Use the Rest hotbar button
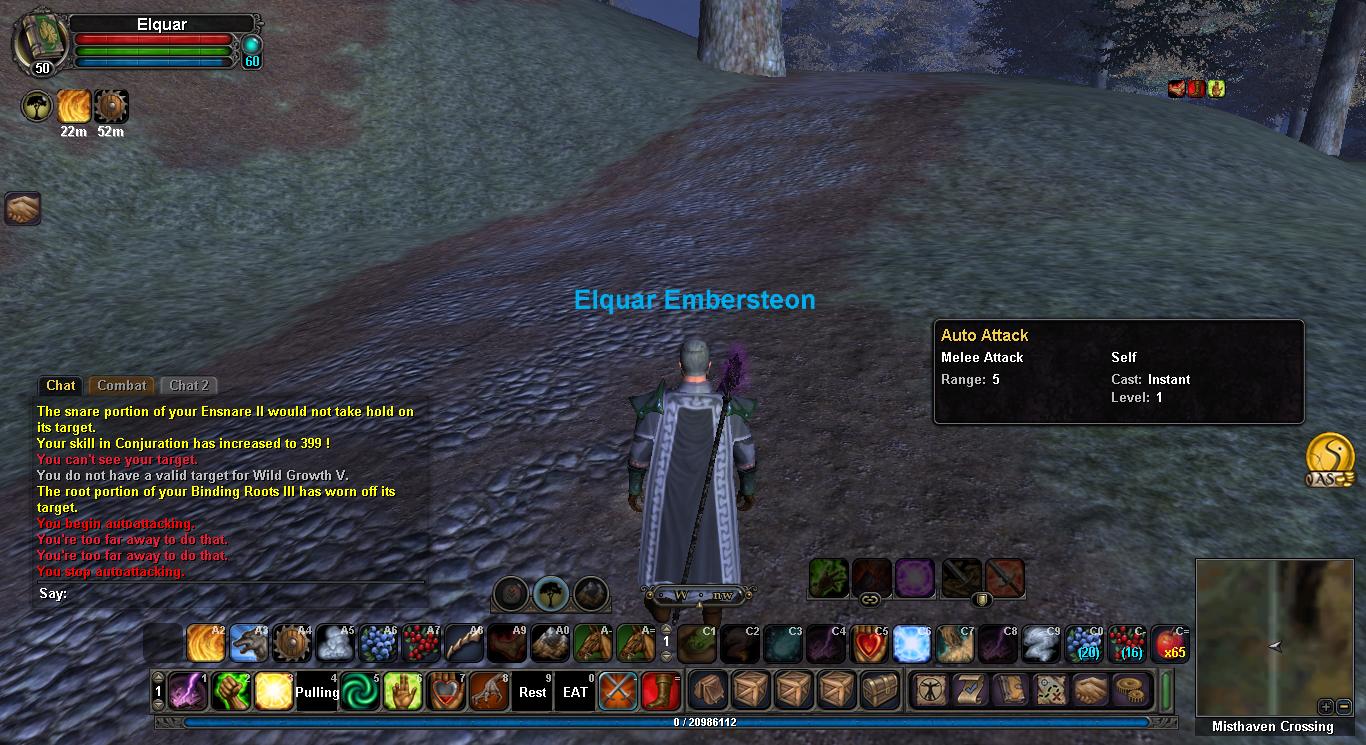Screen dimensions: 1366x745 tap(533, 691)
